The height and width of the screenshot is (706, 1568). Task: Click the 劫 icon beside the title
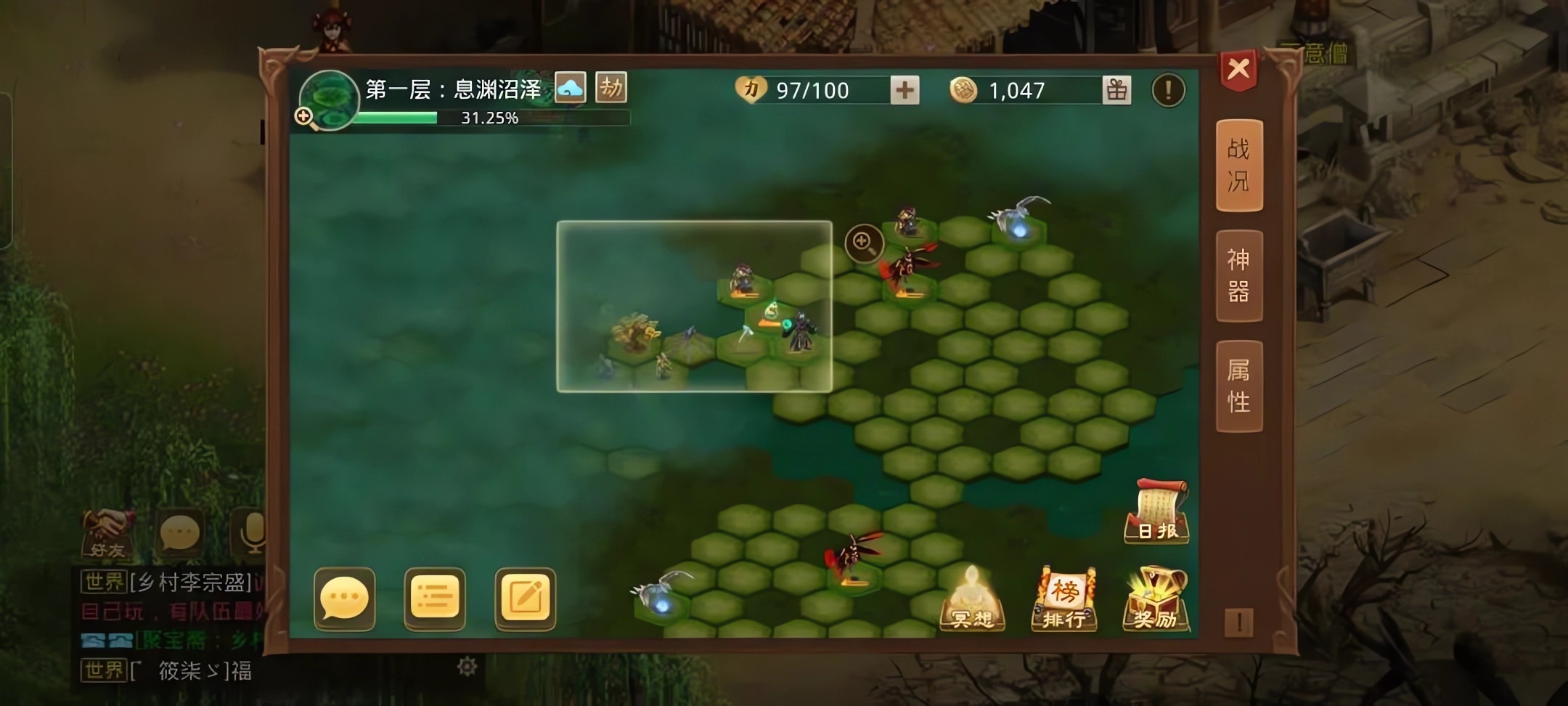click(x=611, y=89)
